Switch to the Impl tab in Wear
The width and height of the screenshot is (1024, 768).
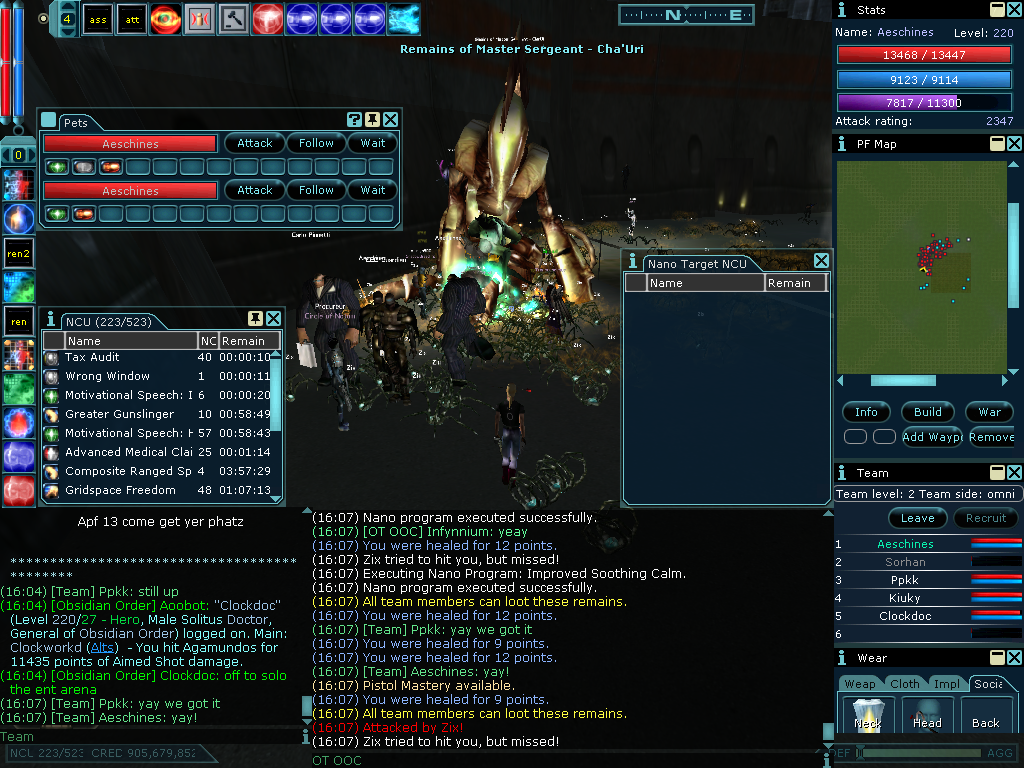point(947,684)
